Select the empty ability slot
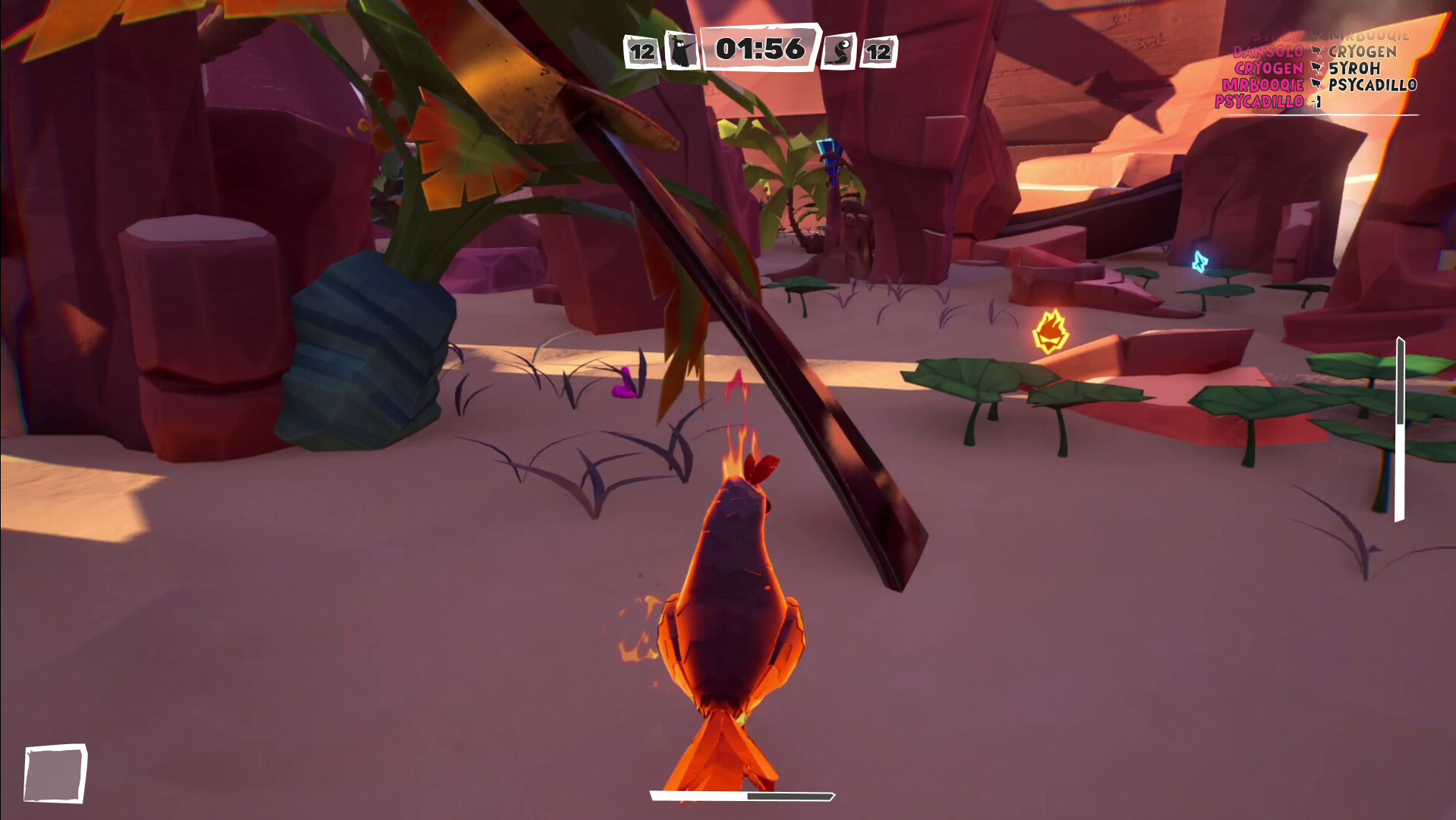Image resolution: width=1456 pixels, height=820 pixels. (55, 773)
